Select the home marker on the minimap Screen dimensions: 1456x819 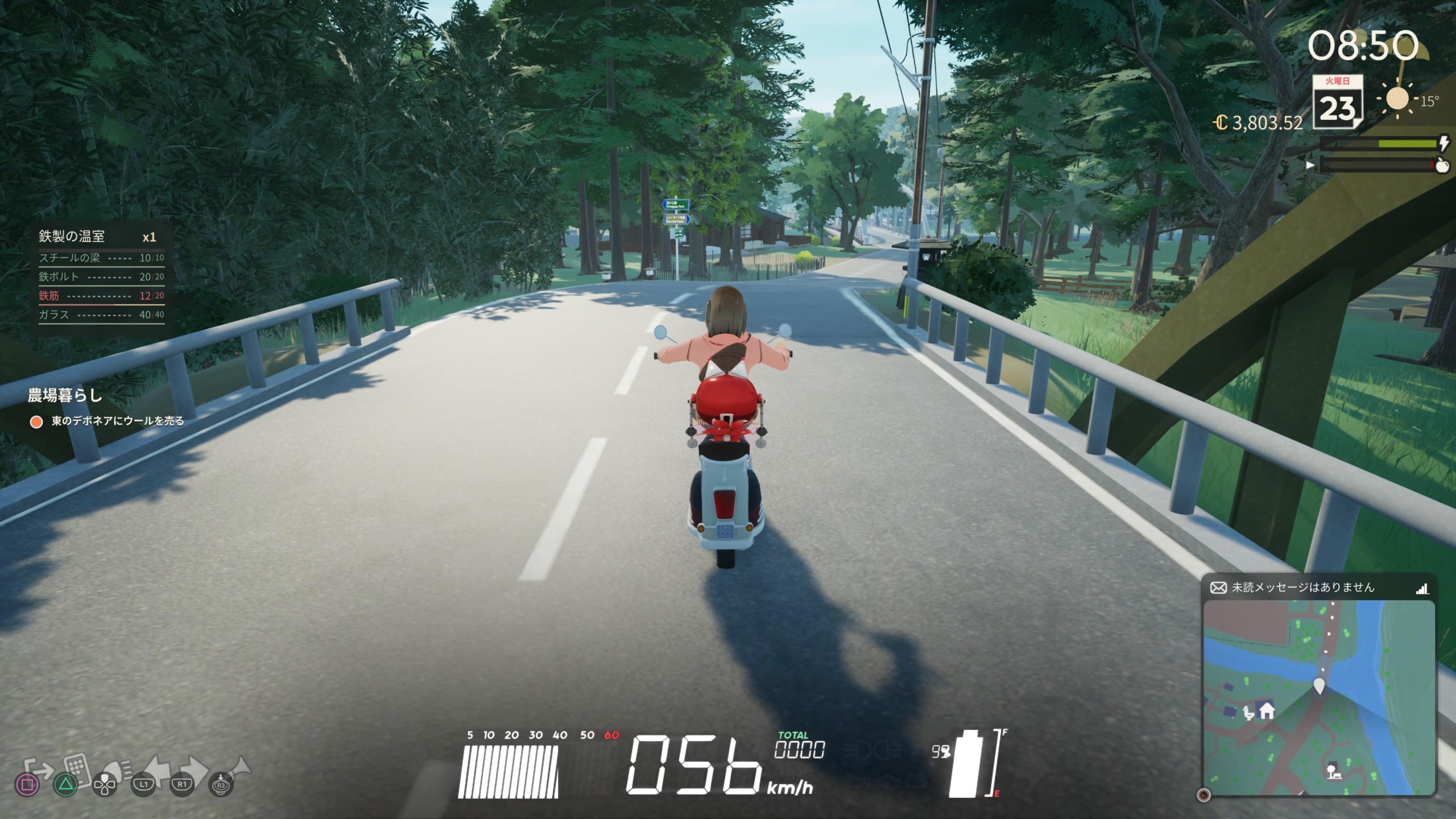[x=1267, y=711]
